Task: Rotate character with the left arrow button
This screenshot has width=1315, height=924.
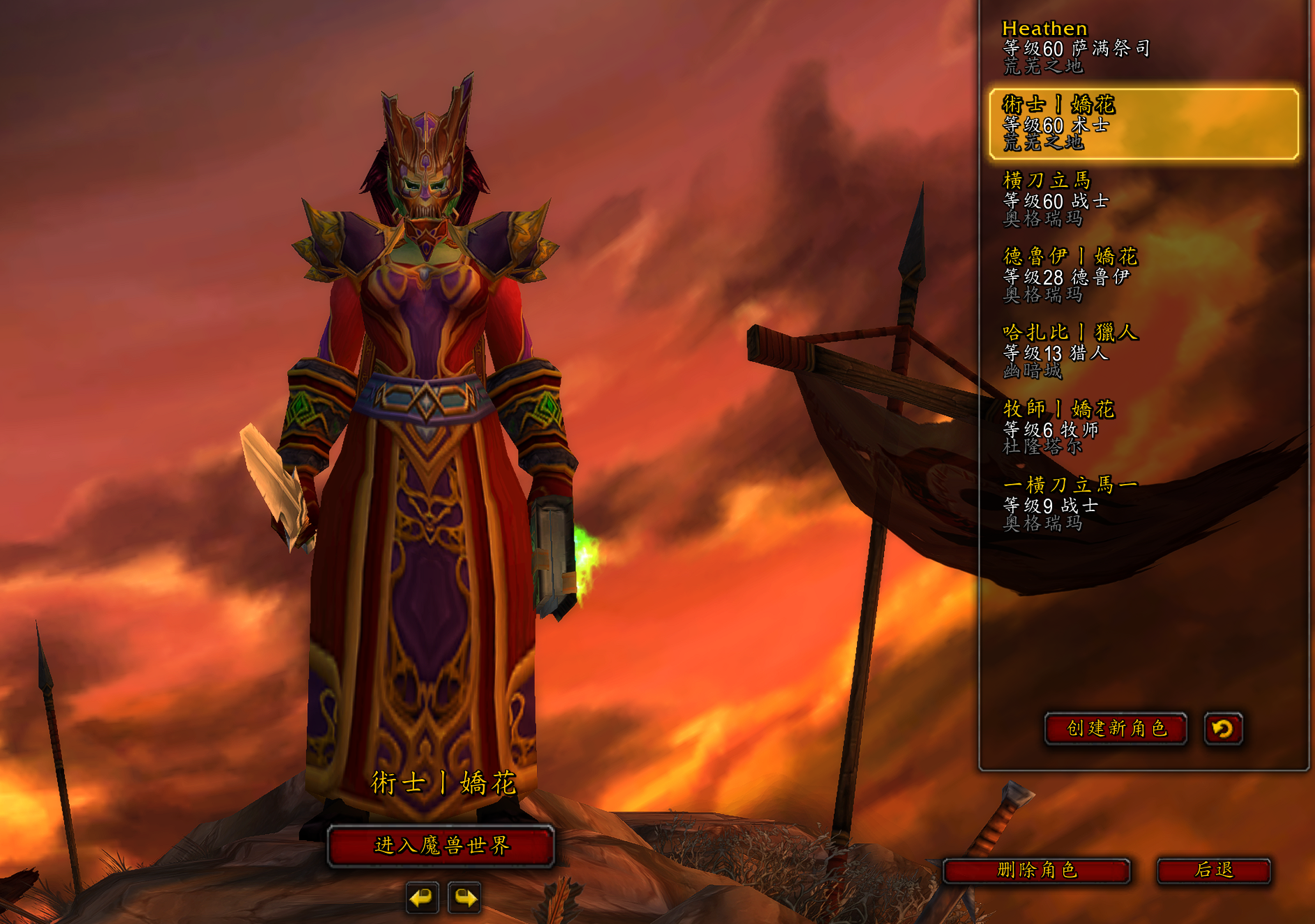Action: pyautogui.click(x=422, y=898)
